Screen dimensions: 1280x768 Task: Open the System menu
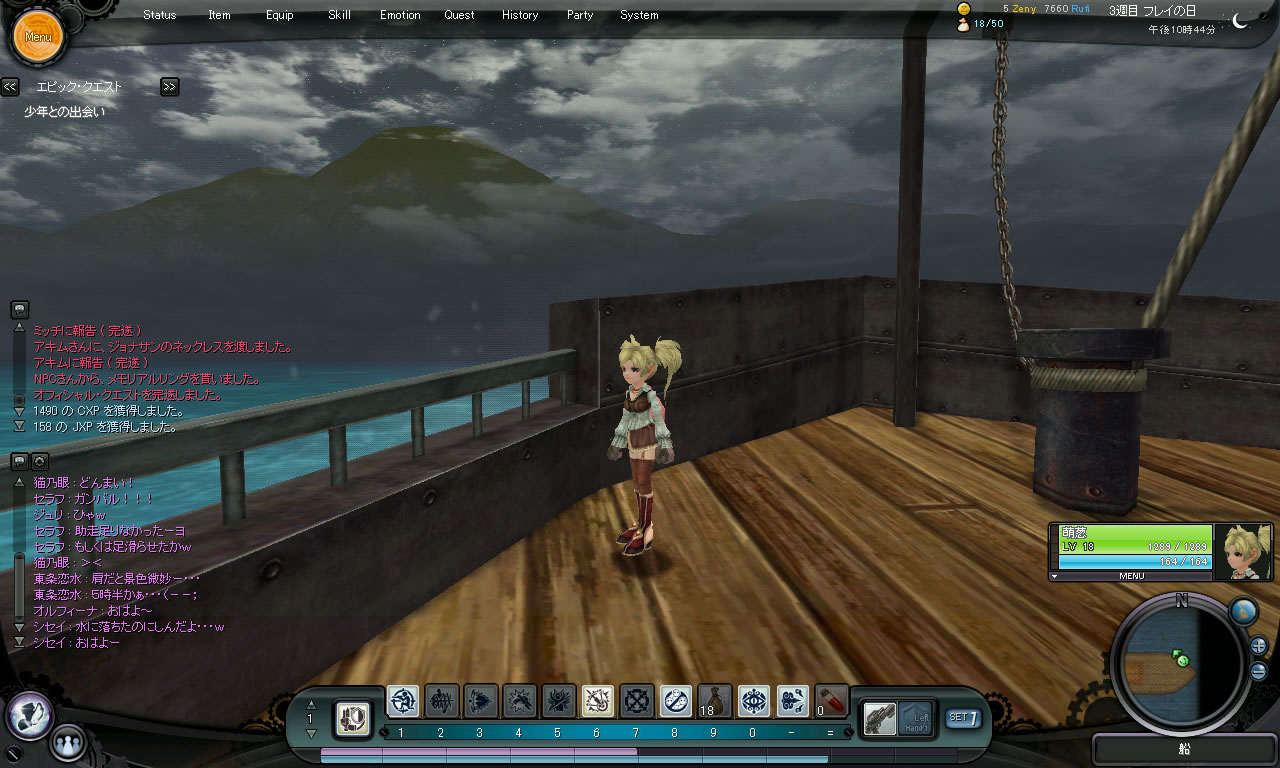click(x=639, y=15)
